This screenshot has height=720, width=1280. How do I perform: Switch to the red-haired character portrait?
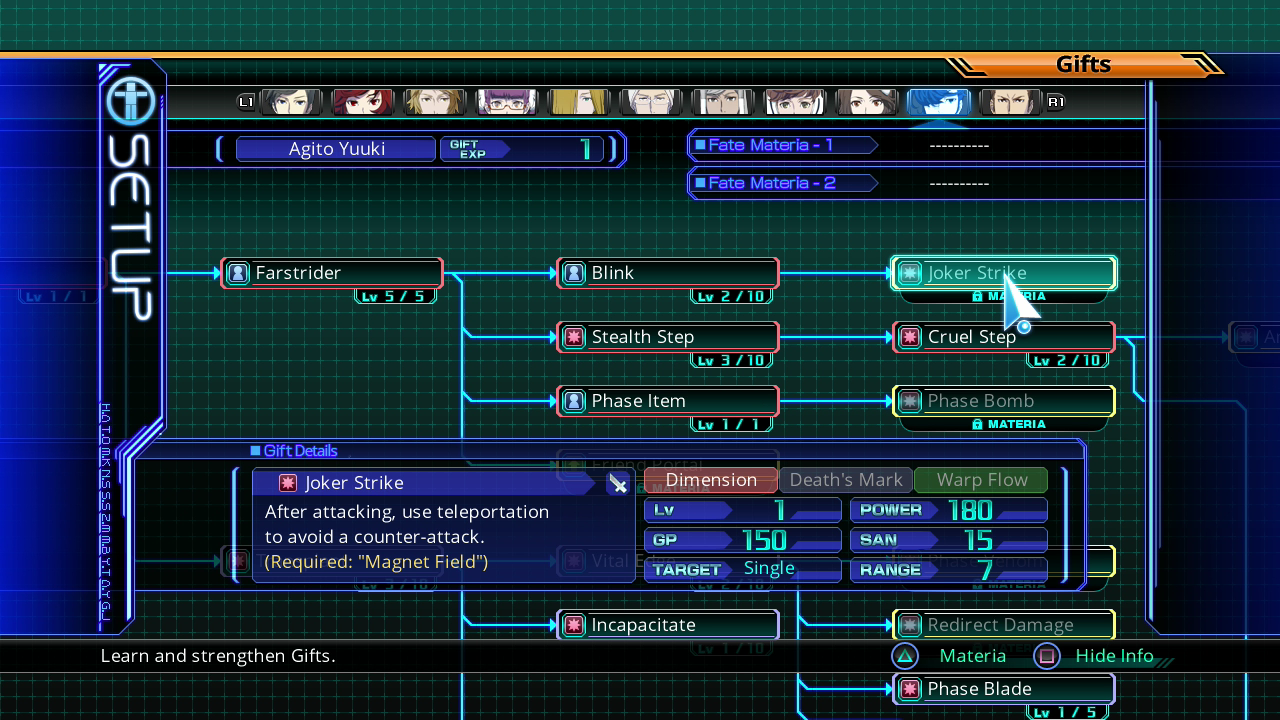pos(363,102)
